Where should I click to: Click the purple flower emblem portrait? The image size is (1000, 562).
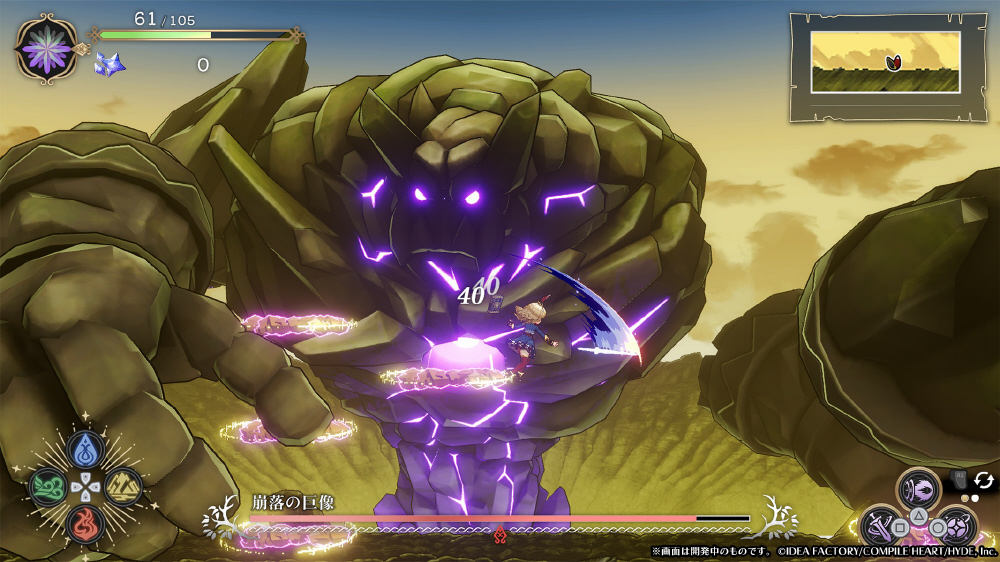click(x=46, y=48)
